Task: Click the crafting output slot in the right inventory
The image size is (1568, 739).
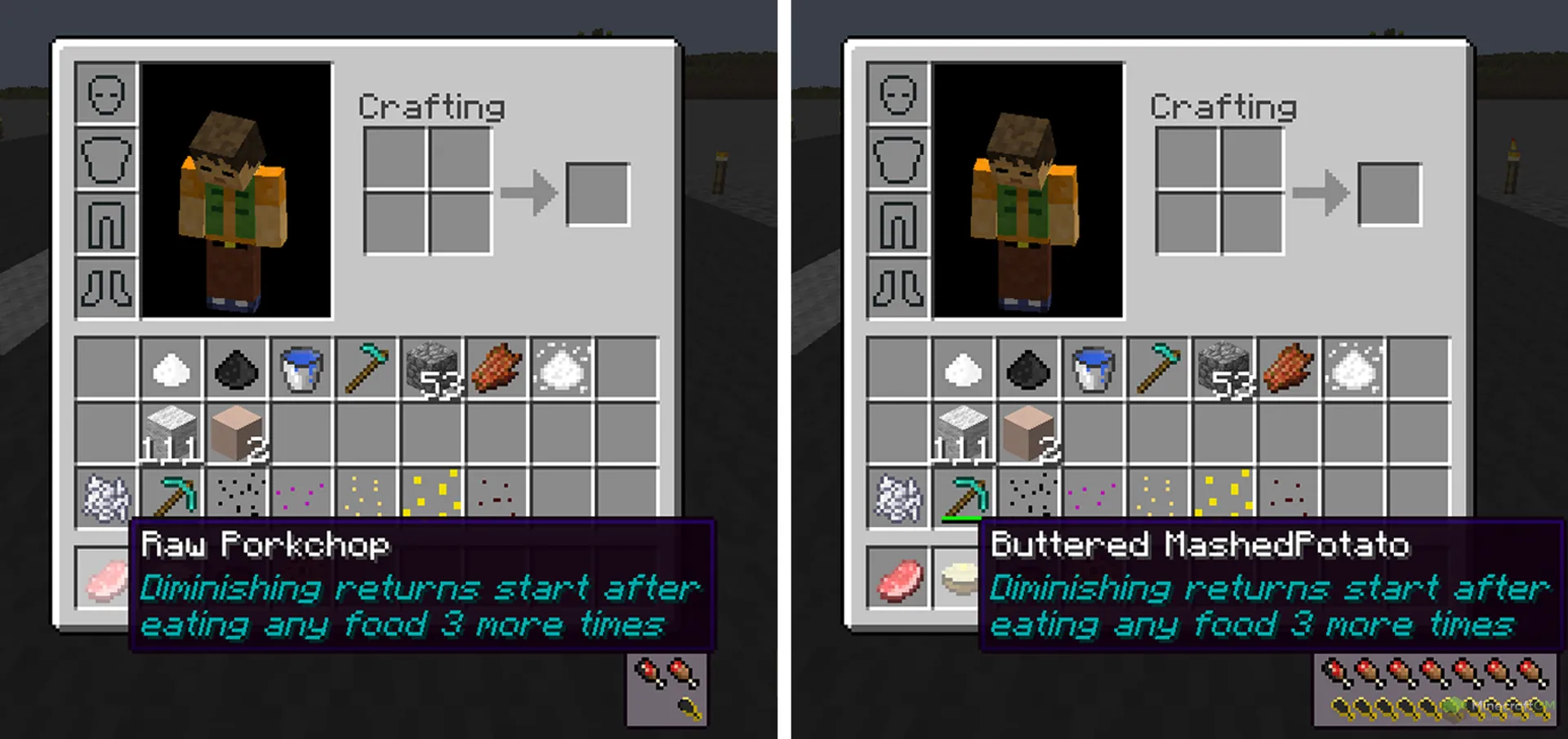Action: 1390,194
